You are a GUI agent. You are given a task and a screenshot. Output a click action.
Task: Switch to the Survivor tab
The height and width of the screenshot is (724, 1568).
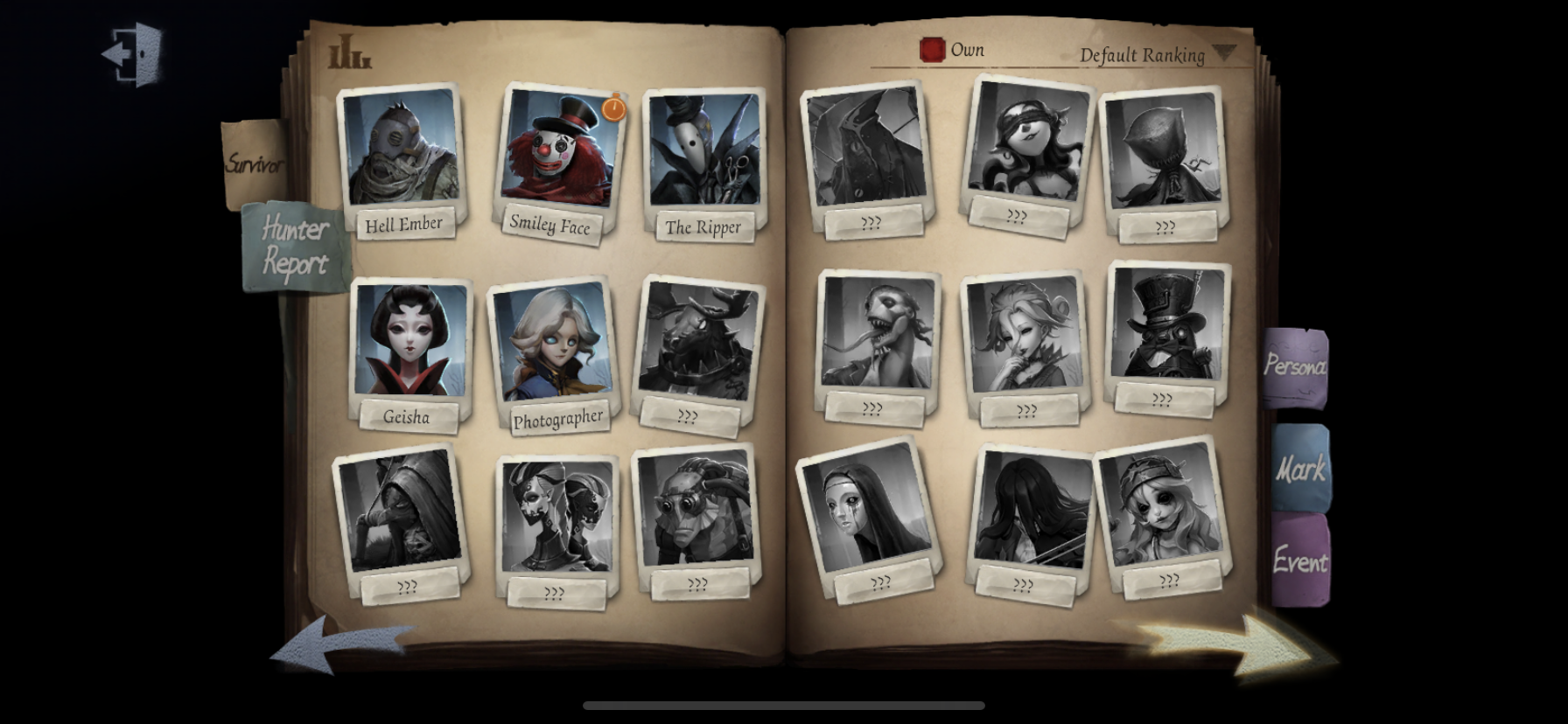(256, 161)
